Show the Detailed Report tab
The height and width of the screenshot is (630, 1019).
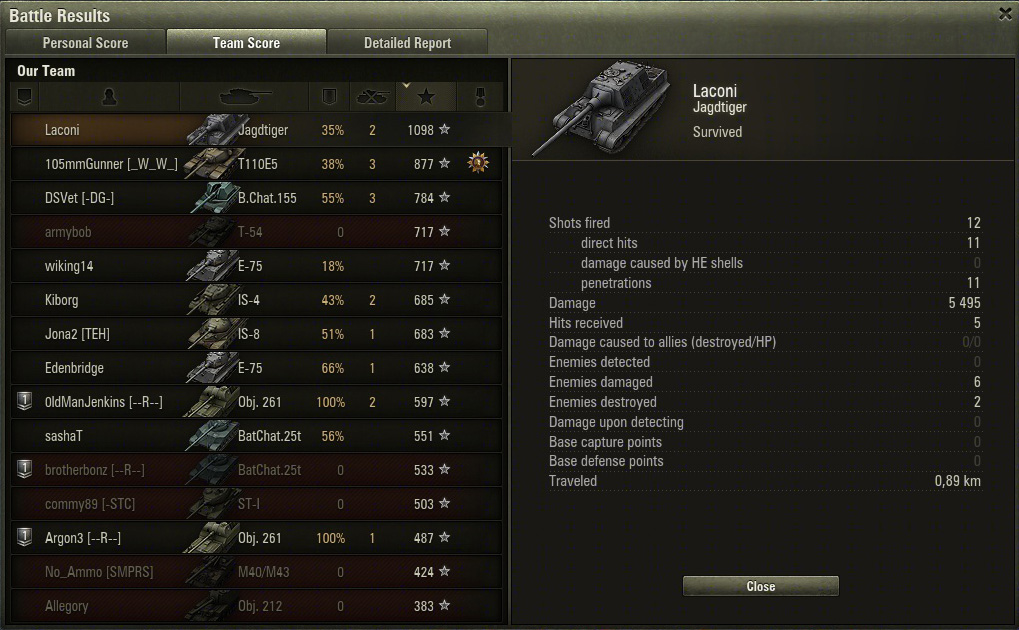(x=407, y=43)
